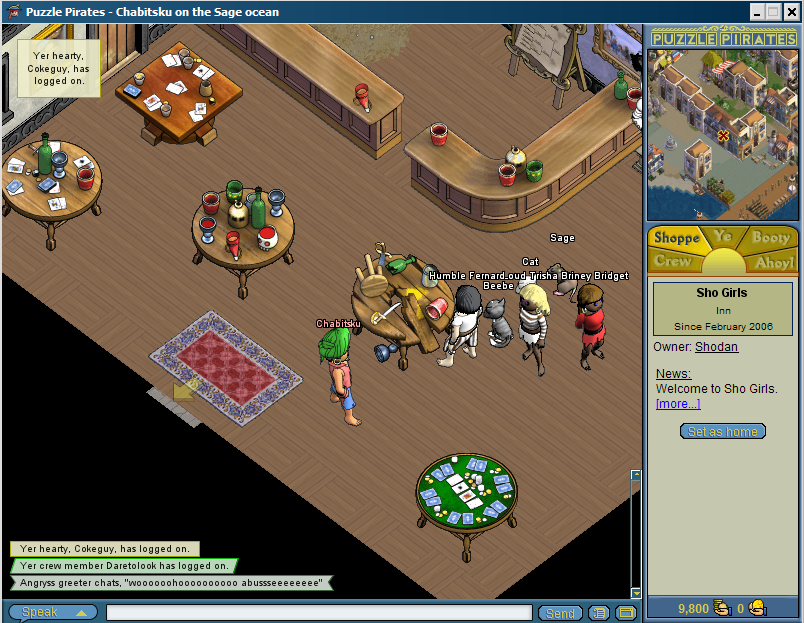Click the Set as home button
Screen dimensions: 804x623
tap(723, 432)
